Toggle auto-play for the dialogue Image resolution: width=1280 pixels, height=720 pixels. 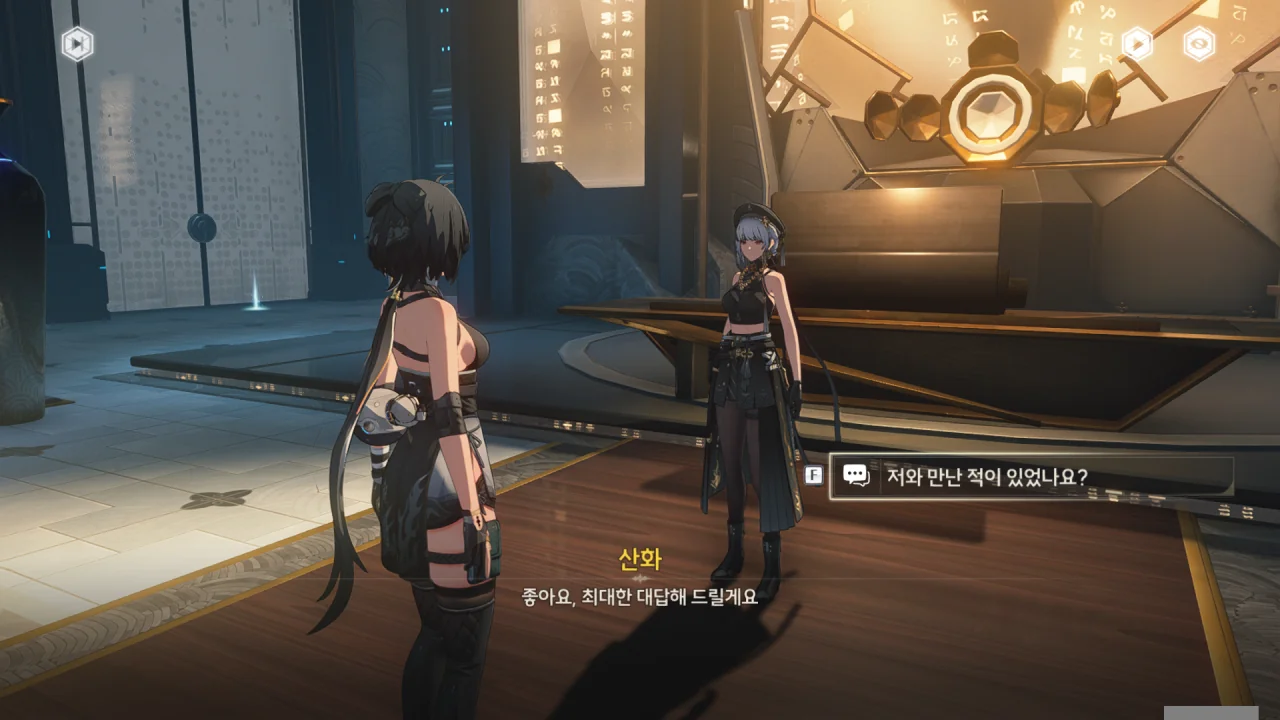(1137, 44)
